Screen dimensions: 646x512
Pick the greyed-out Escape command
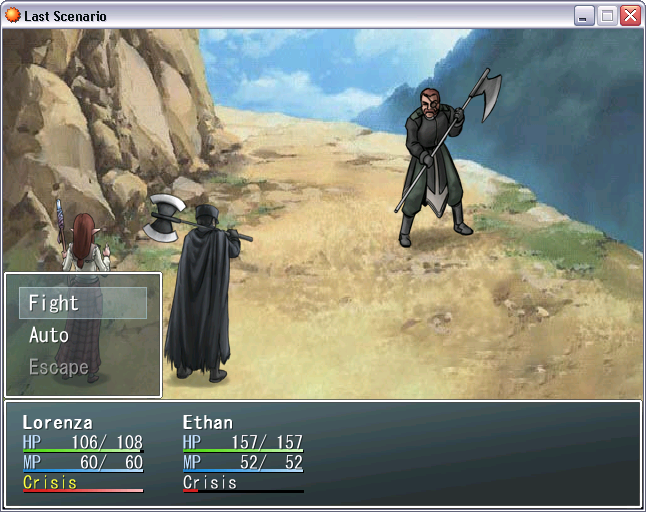pos(58,367)
